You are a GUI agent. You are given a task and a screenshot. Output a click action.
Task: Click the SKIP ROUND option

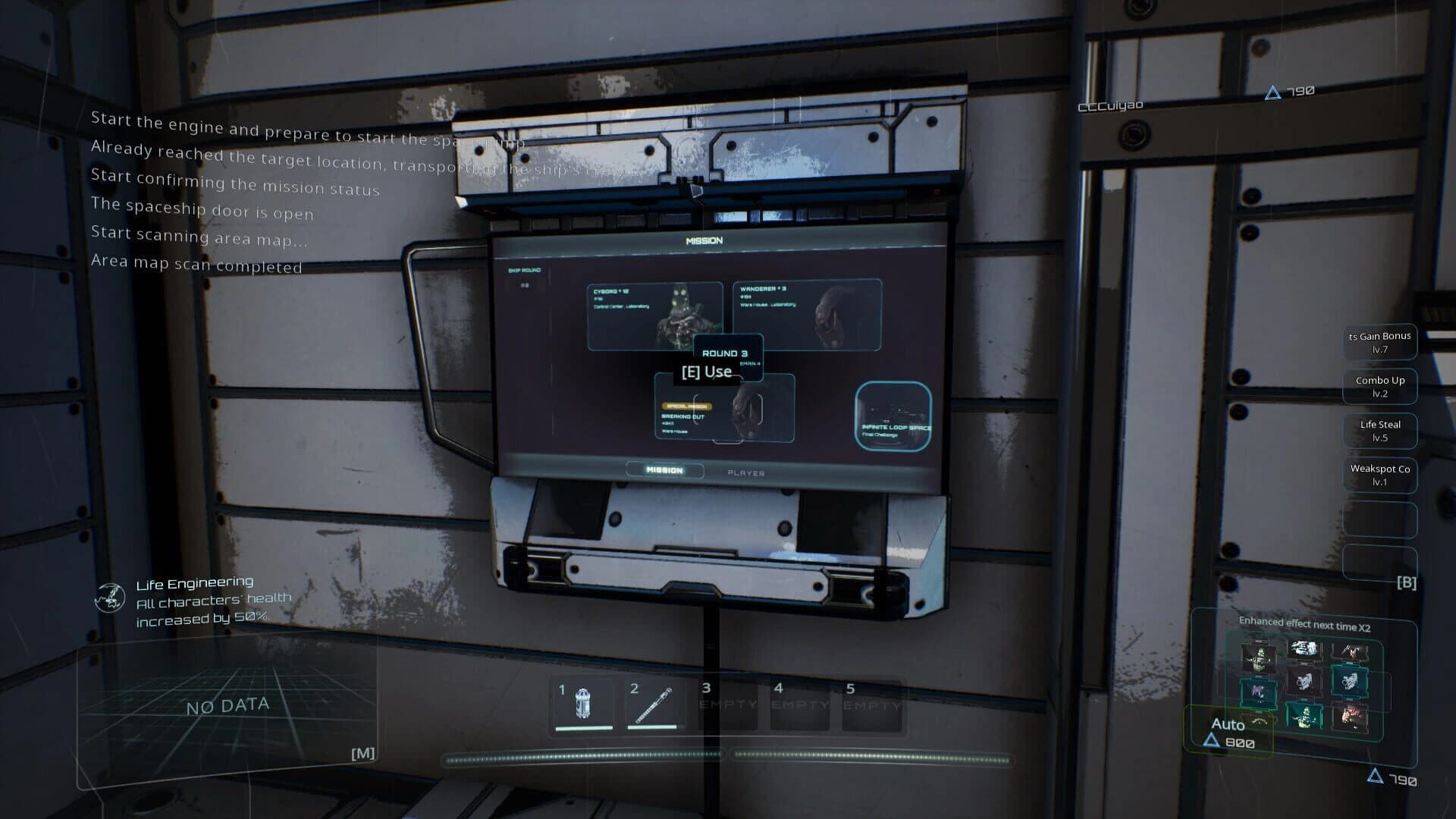[x=525, y=271]
